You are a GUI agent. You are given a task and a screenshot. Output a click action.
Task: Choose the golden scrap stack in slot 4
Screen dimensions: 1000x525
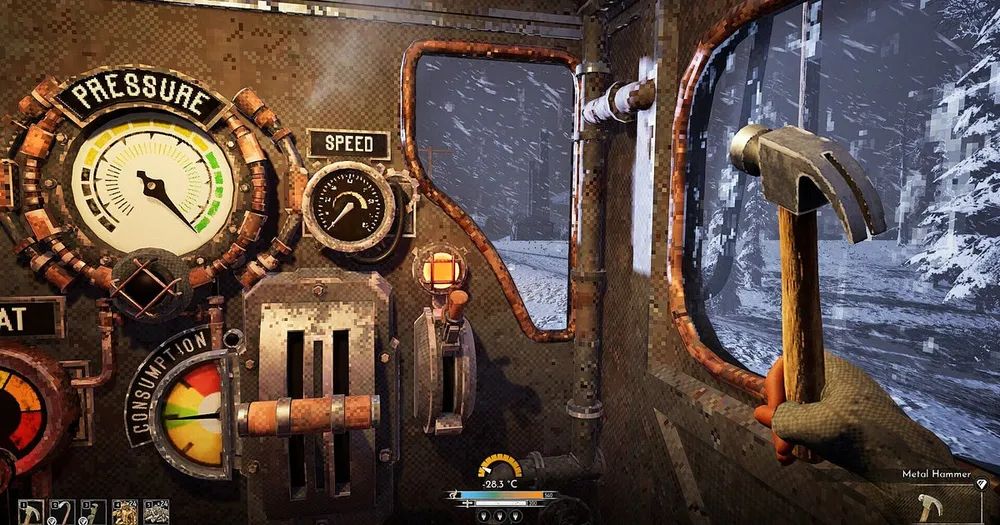coord(125,512)
